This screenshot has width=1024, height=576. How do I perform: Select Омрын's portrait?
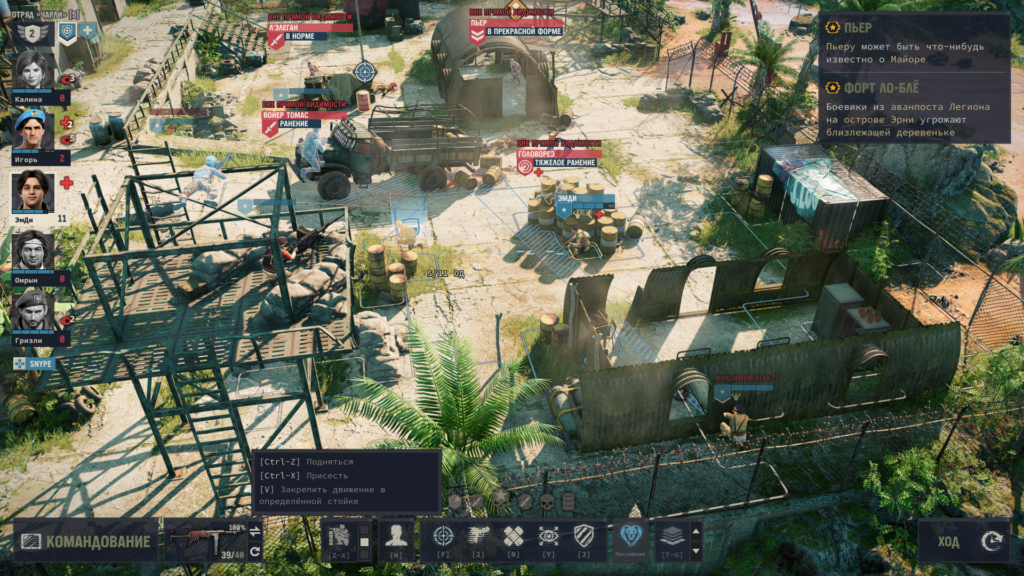[x=33, y=251]
